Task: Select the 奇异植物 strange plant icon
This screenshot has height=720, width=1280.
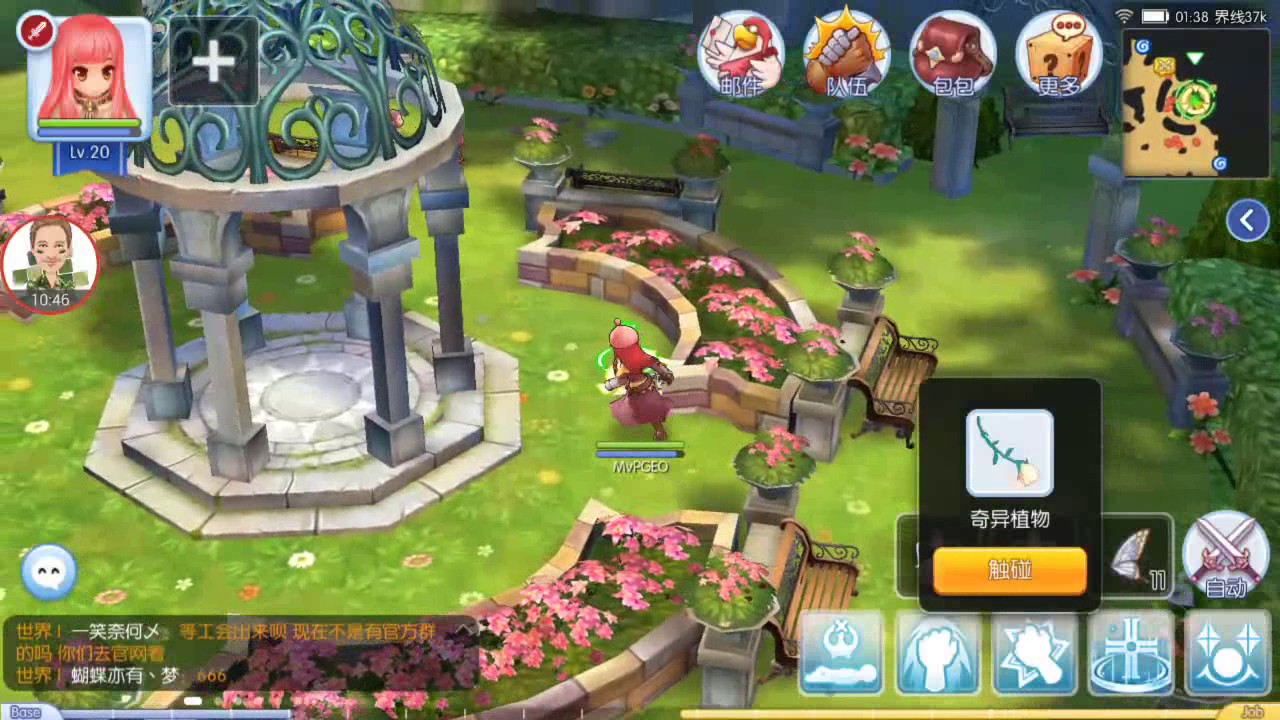Action: click(x=1009, y=453)
